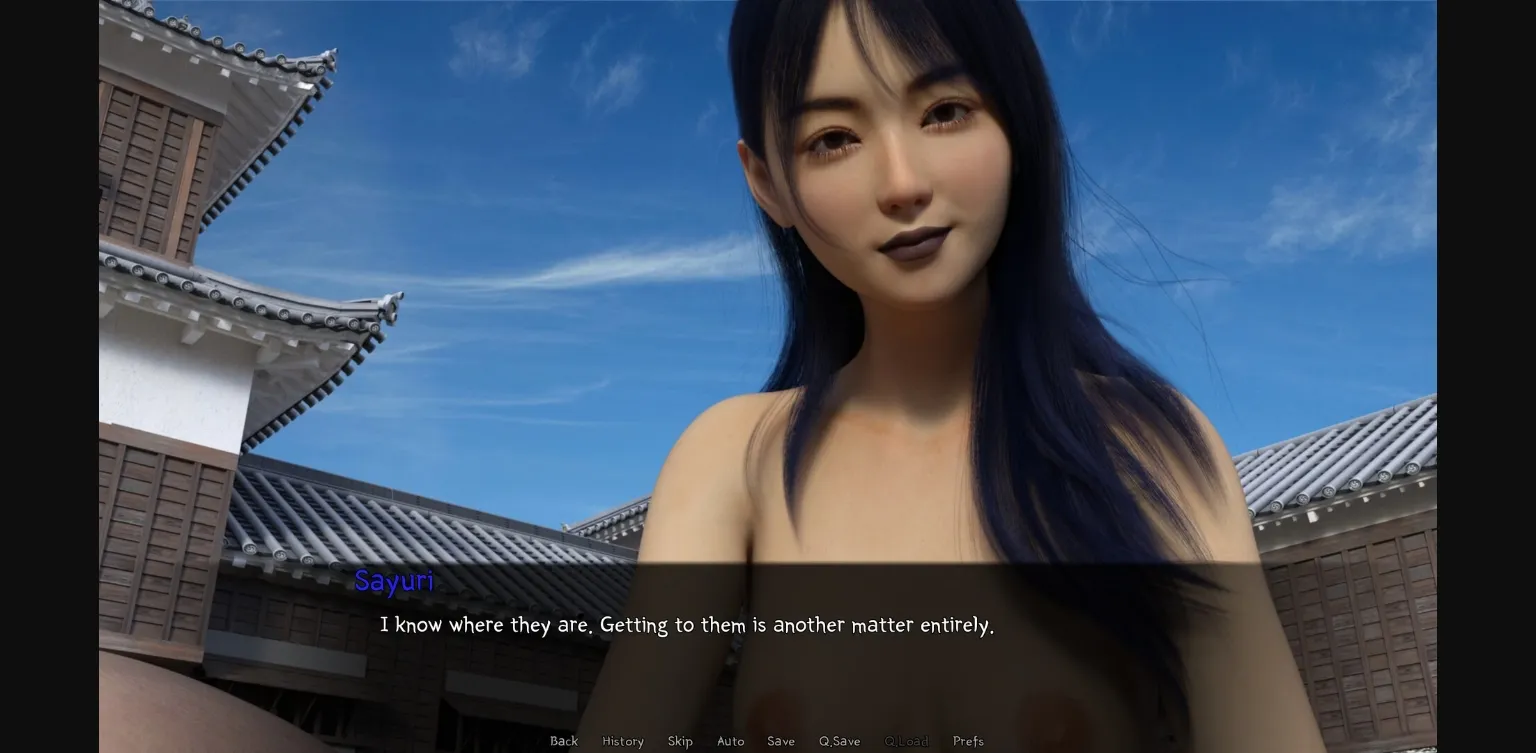
Task: Click the grayed-out Q.Load option
Action: (906, 741)
